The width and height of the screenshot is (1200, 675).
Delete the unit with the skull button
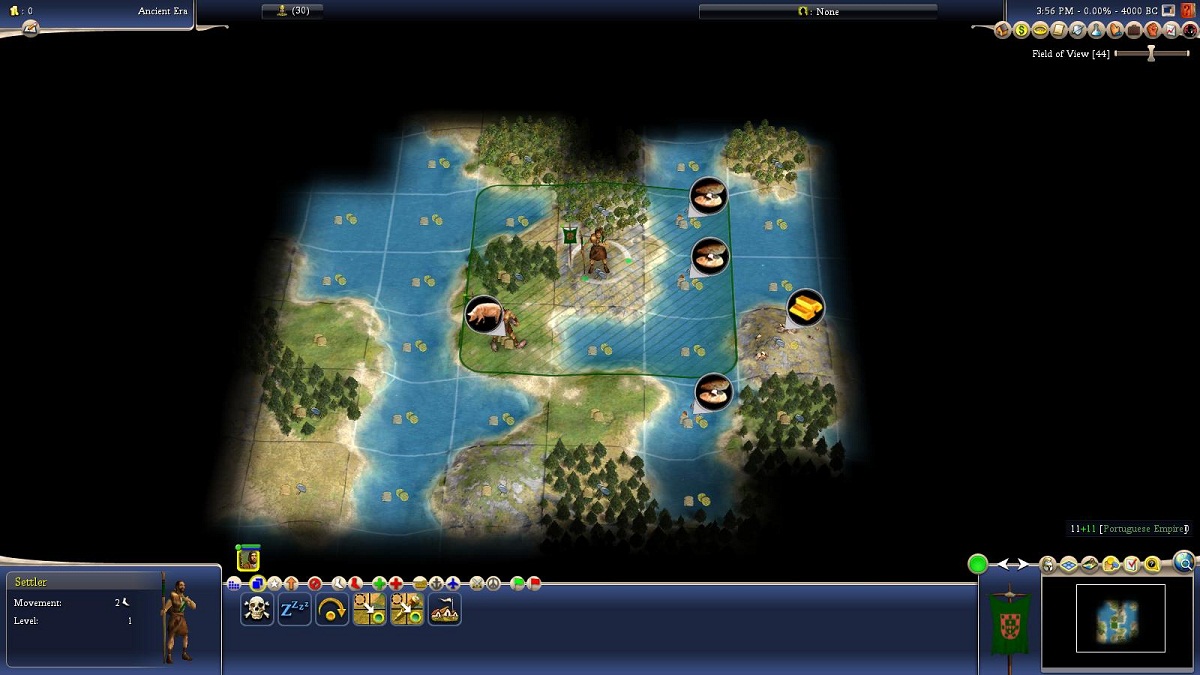click(257, 609)
